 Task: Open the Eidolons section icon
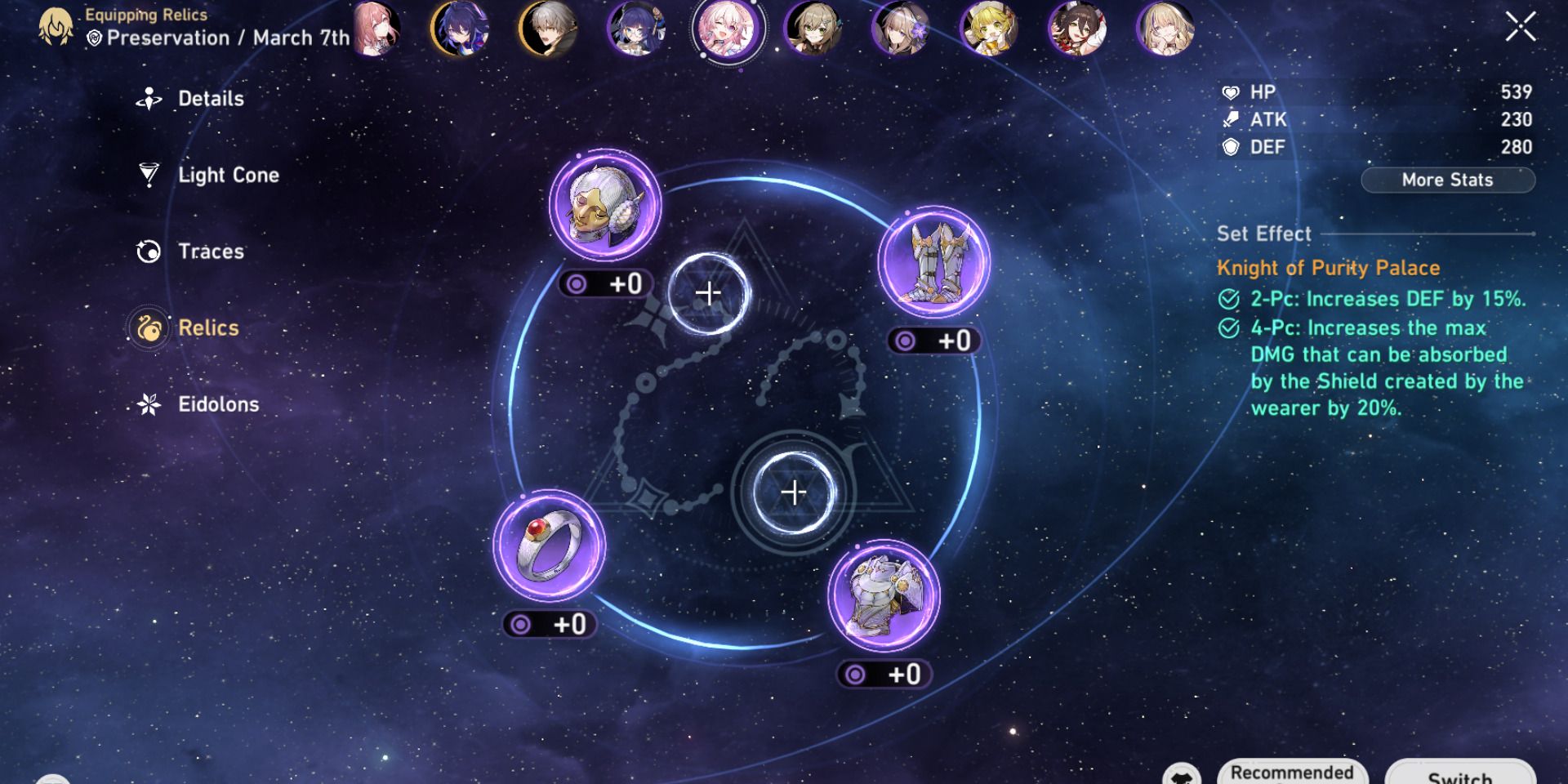click(x=147, y=404)
